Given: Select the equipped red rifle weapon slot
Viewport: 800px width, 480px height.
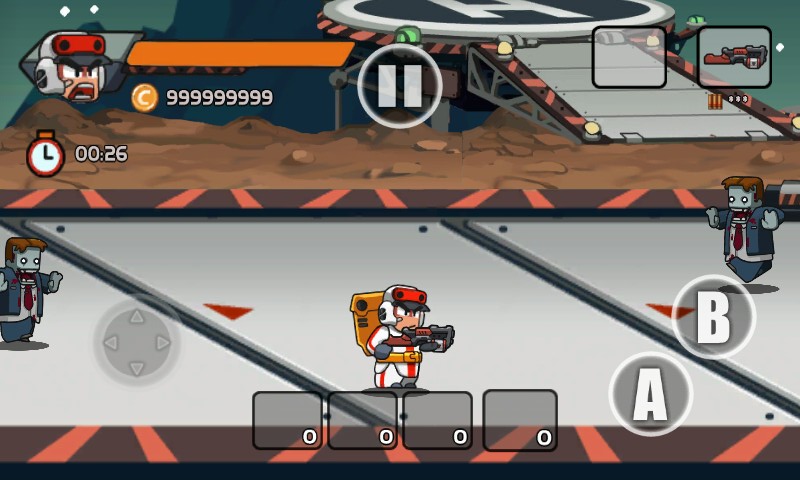Looking at the screenshot, I should 734,57.
